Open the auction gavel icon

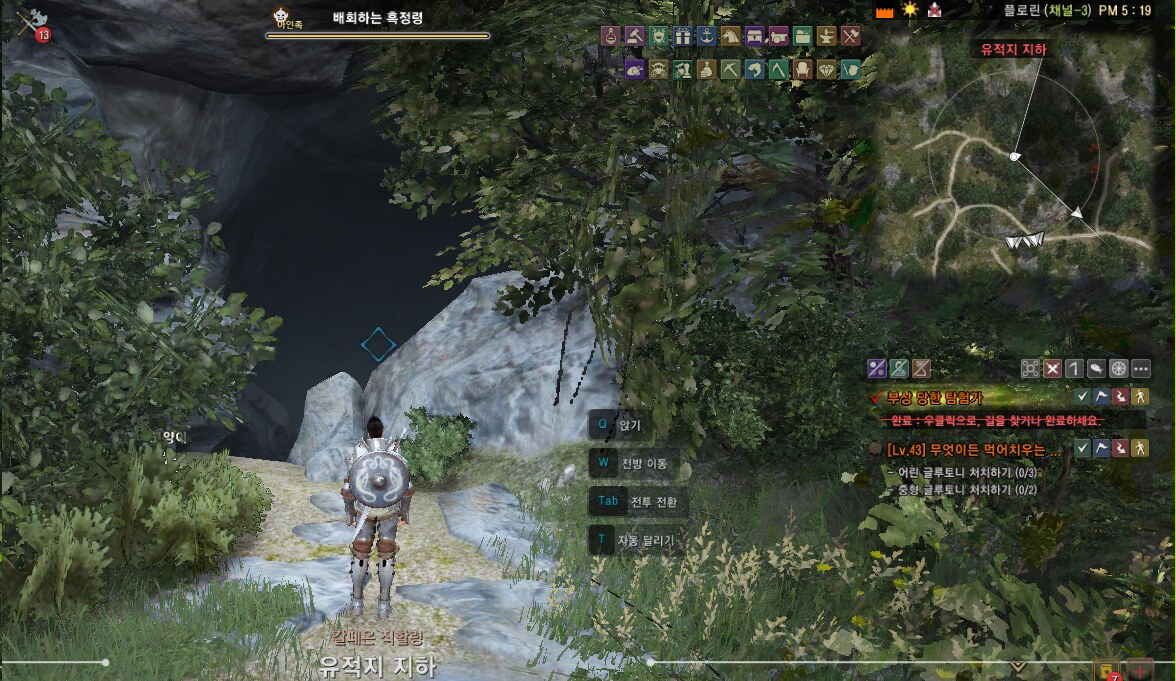coord(634,37)
